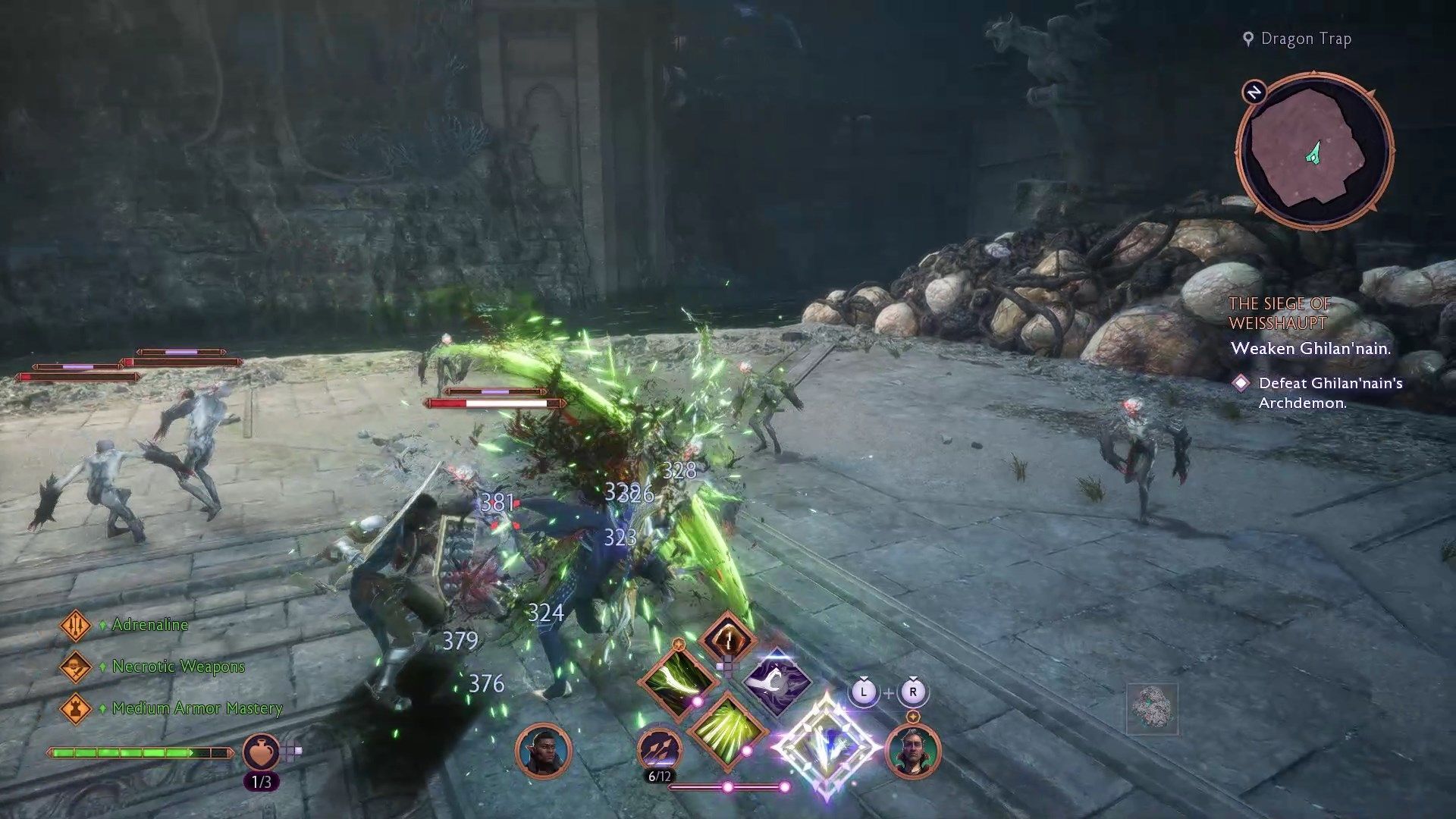Select the bearded companion portrait
This screenshot has height=819, width=1456.
pos(912,751)
